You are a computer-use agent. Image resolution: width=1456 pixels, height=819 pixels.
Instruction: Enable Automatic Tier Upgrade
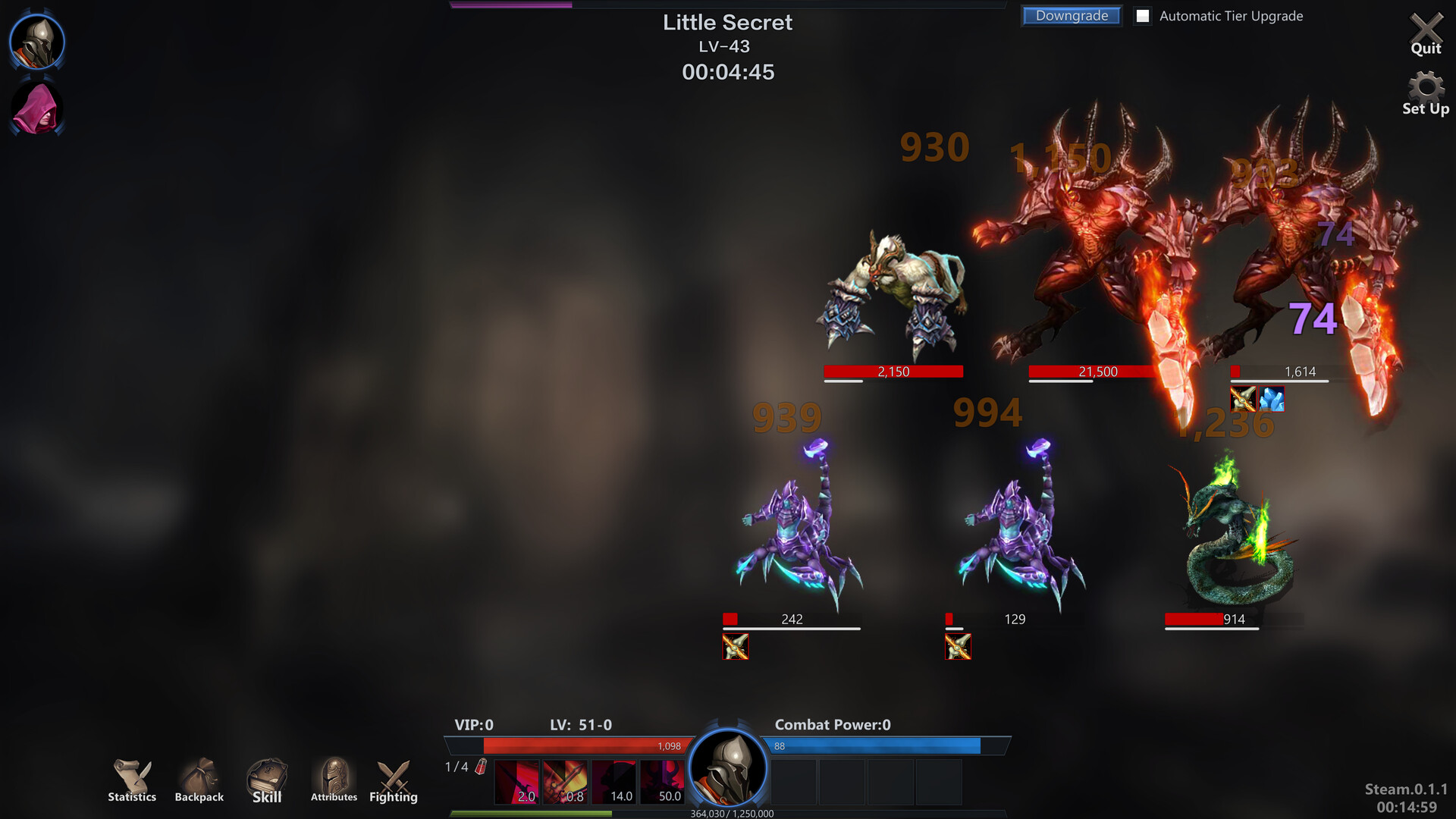pos(1142,16)
